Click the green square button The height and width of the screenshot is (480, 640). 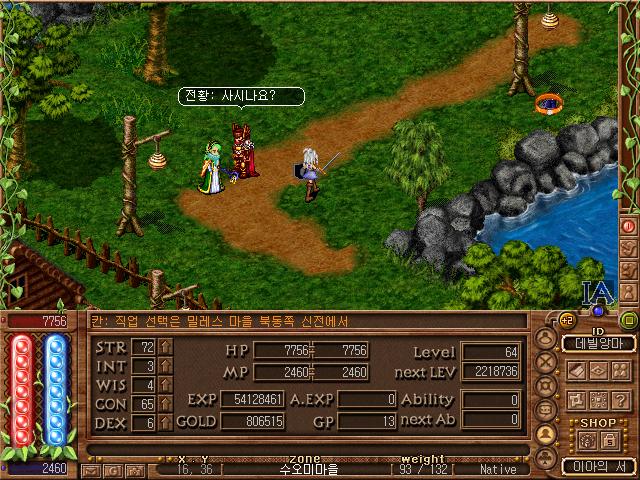tap(629, 320)
